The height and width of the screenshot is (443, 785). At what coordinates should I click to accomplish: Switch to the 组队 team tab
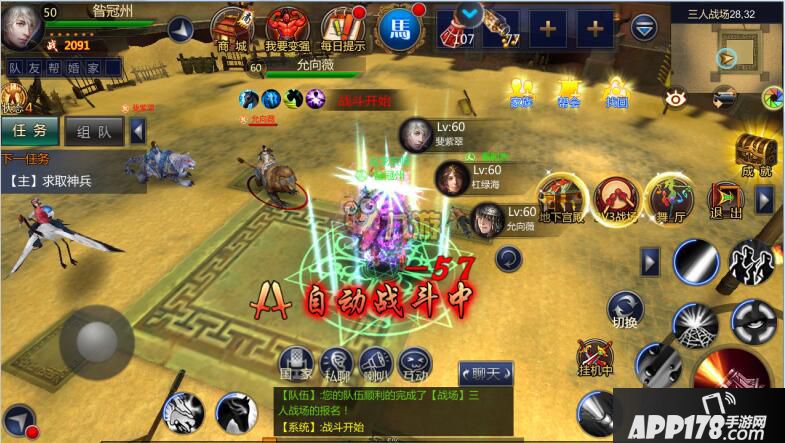point(94,131)
